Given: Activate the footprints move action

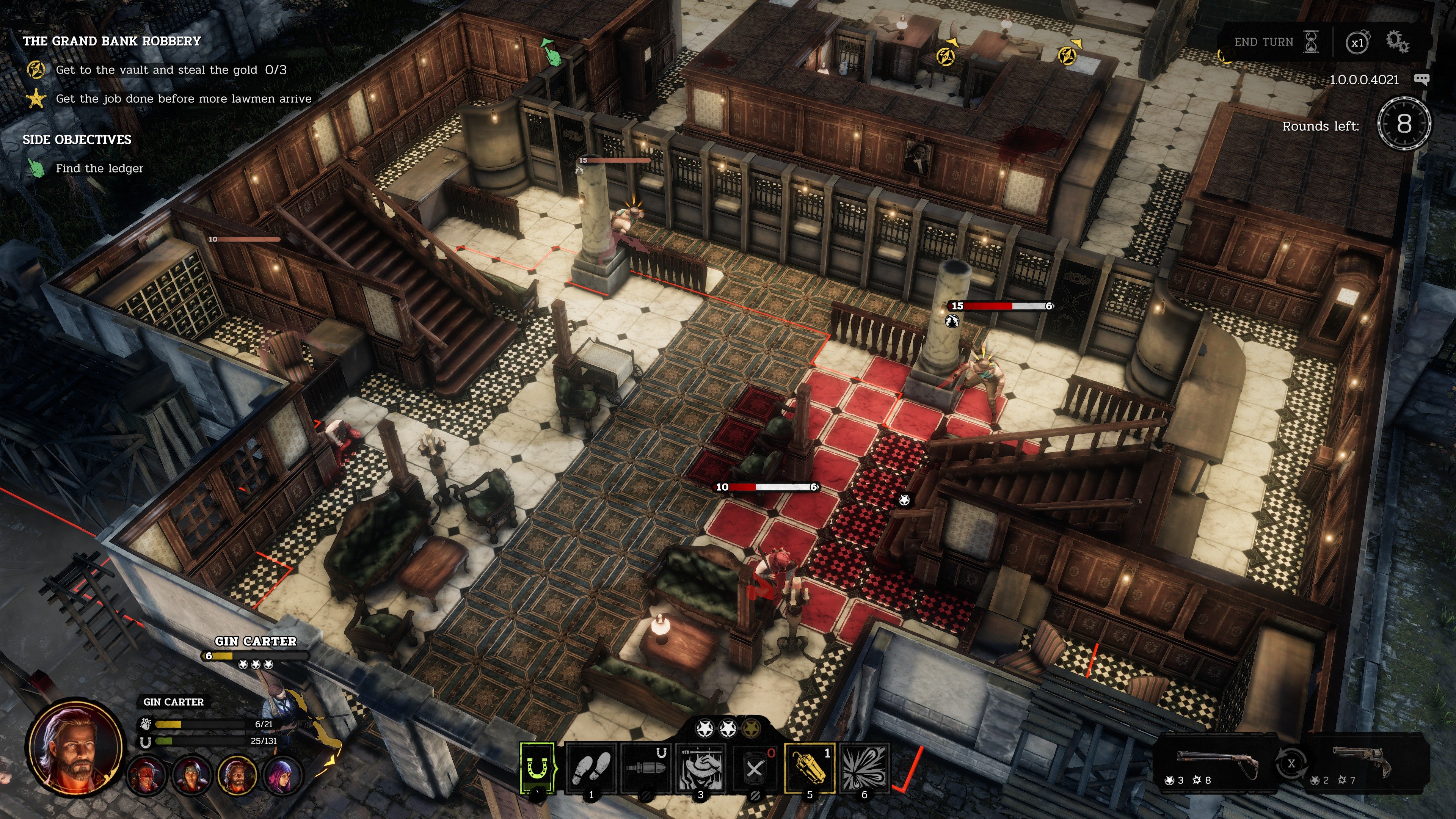Looking at the screenshot, I should (x=591, y=768).
